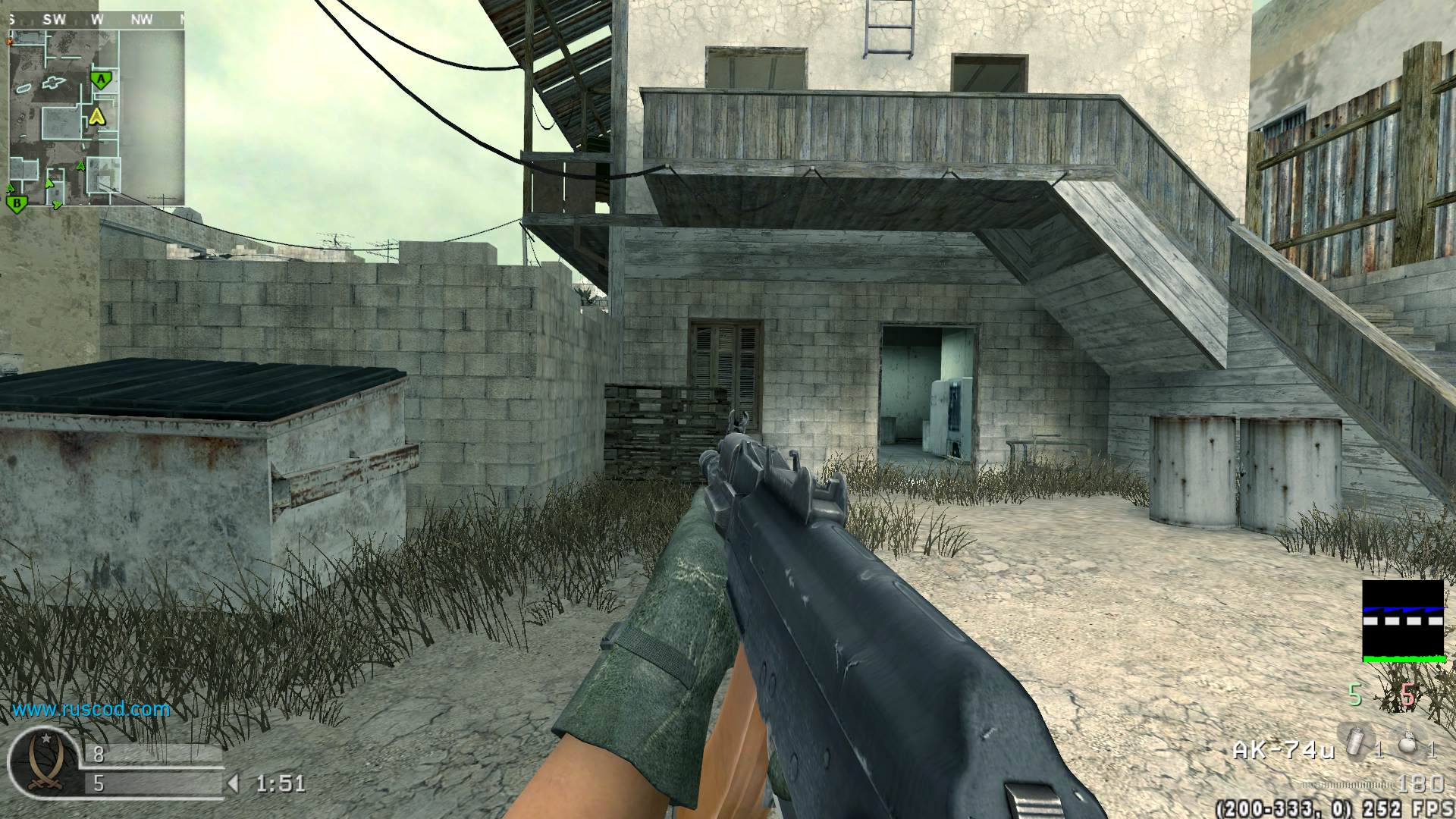
Task: Select the A objective marker on minimap
Action: point(100,79)
